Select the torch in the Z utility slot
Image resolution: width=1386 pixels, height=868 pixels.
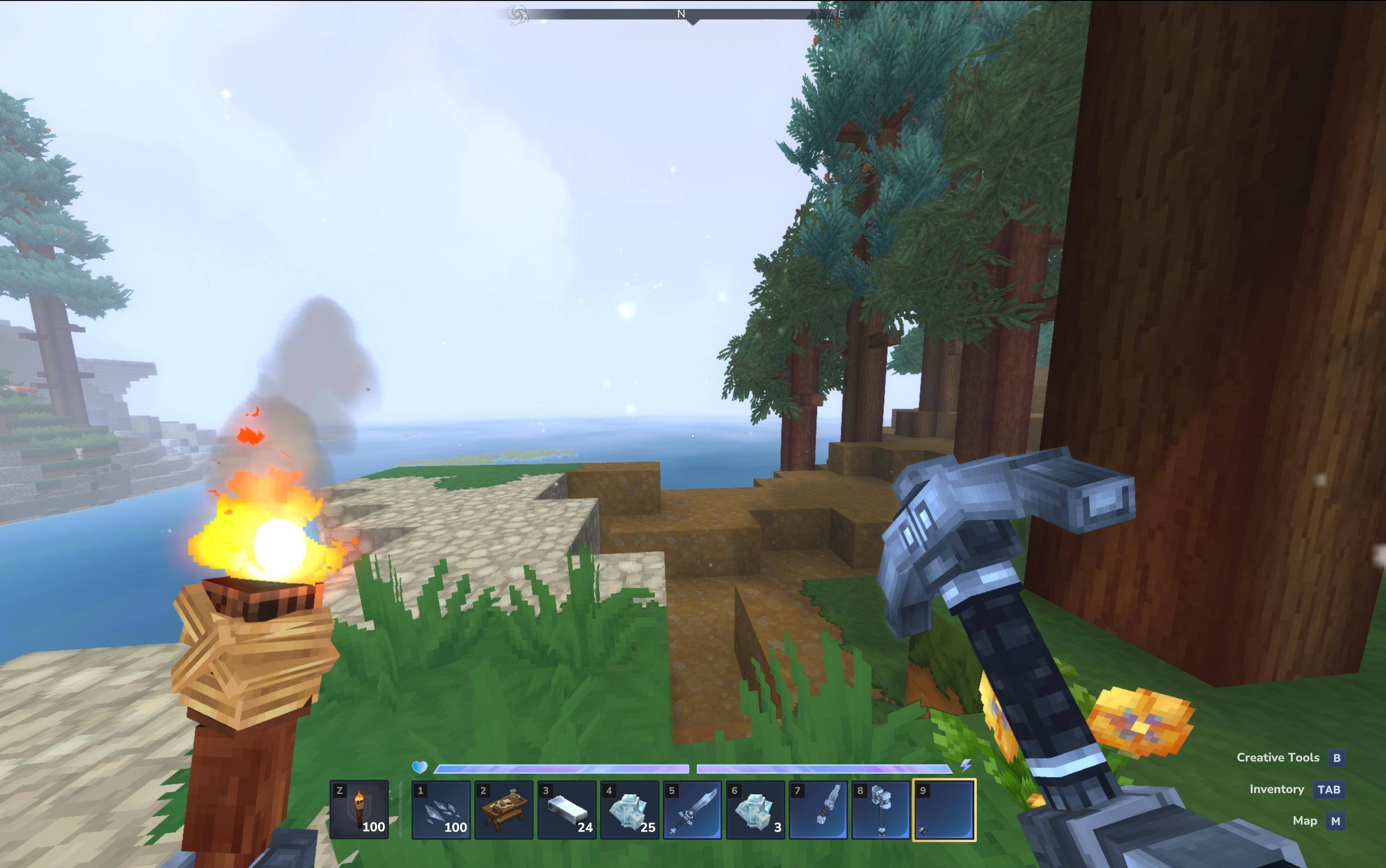point(359,810)
